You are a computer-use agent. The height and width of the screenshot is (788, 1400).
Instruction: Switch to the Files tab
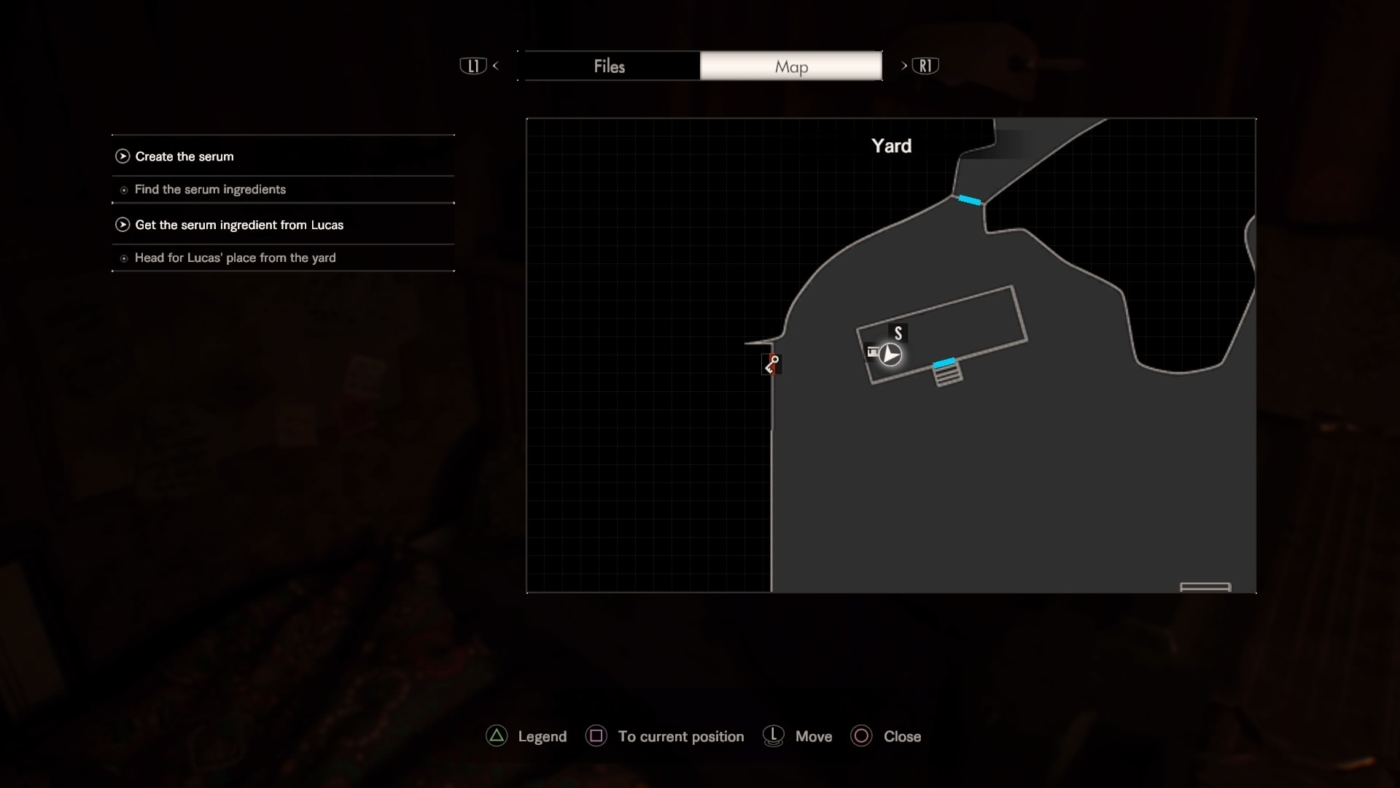click(x=609, y=67)
